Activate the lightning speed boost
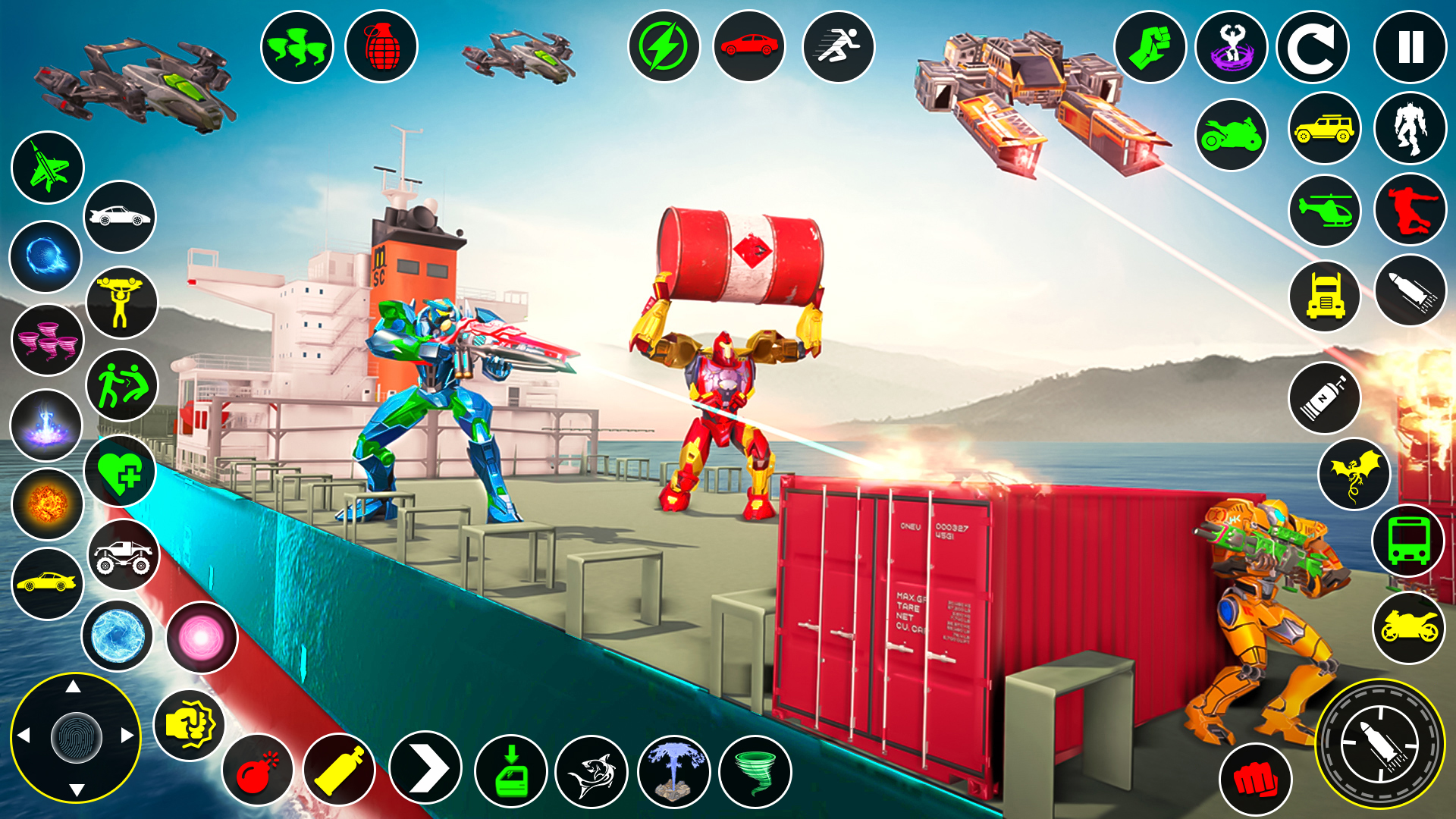Image resolution: width=1456 pixels, height=819 pixels. coord(664,45)
